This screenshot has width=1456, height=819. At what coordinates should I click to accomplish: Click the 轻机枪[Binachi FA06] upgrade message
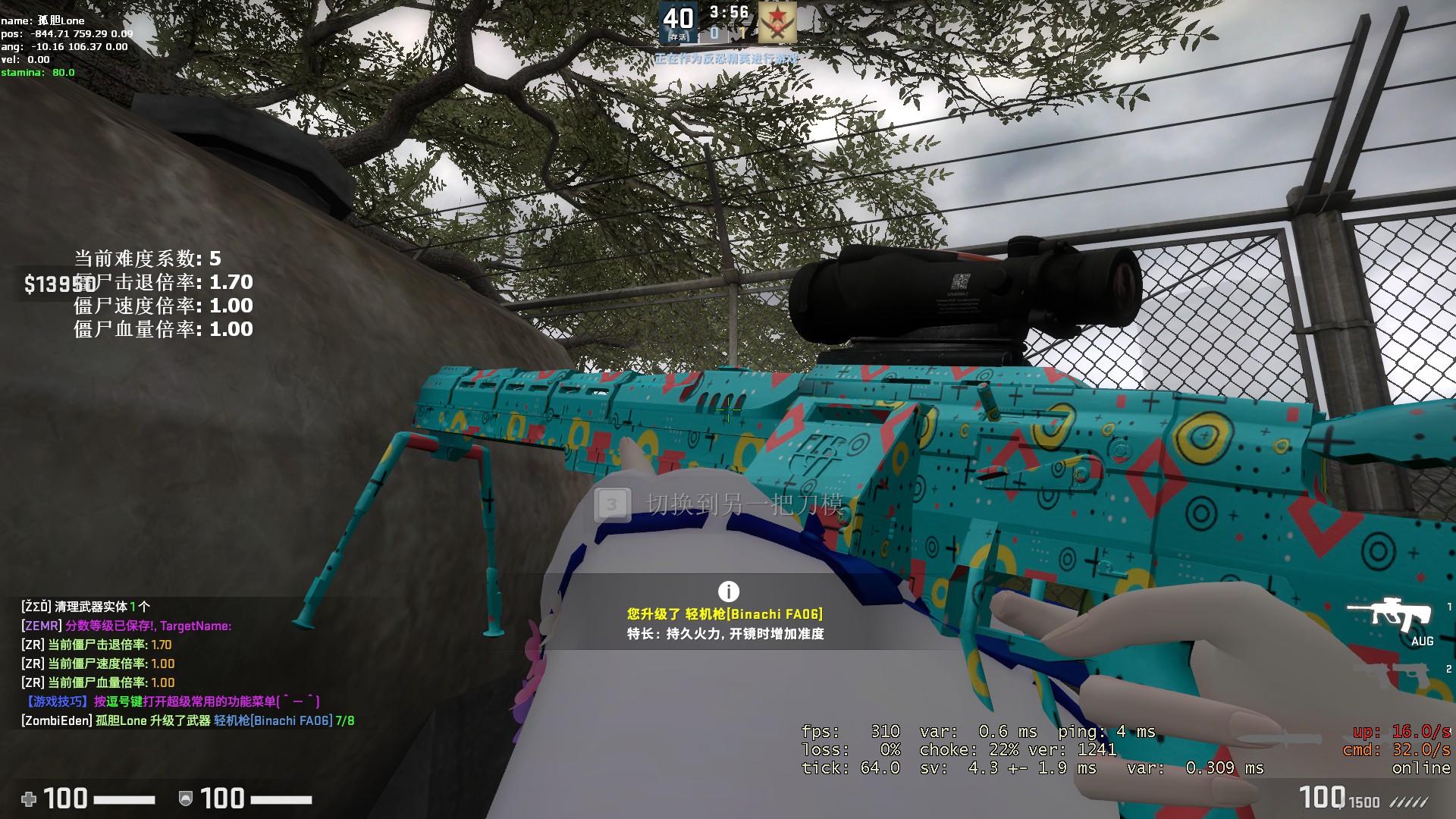pyautogui.click(x=724, y=614)
